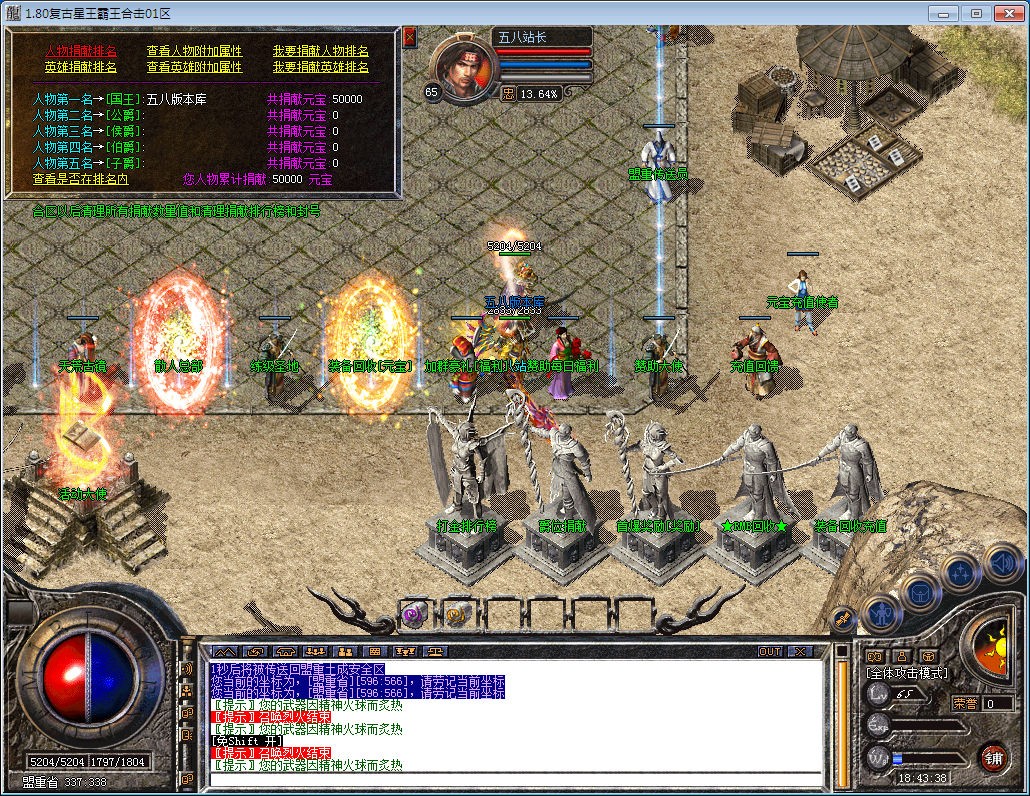Image resolution: width=1030 pixels, height=796 pixels.
Task: Click the speaker sound button
Action: coord(1001,562)
